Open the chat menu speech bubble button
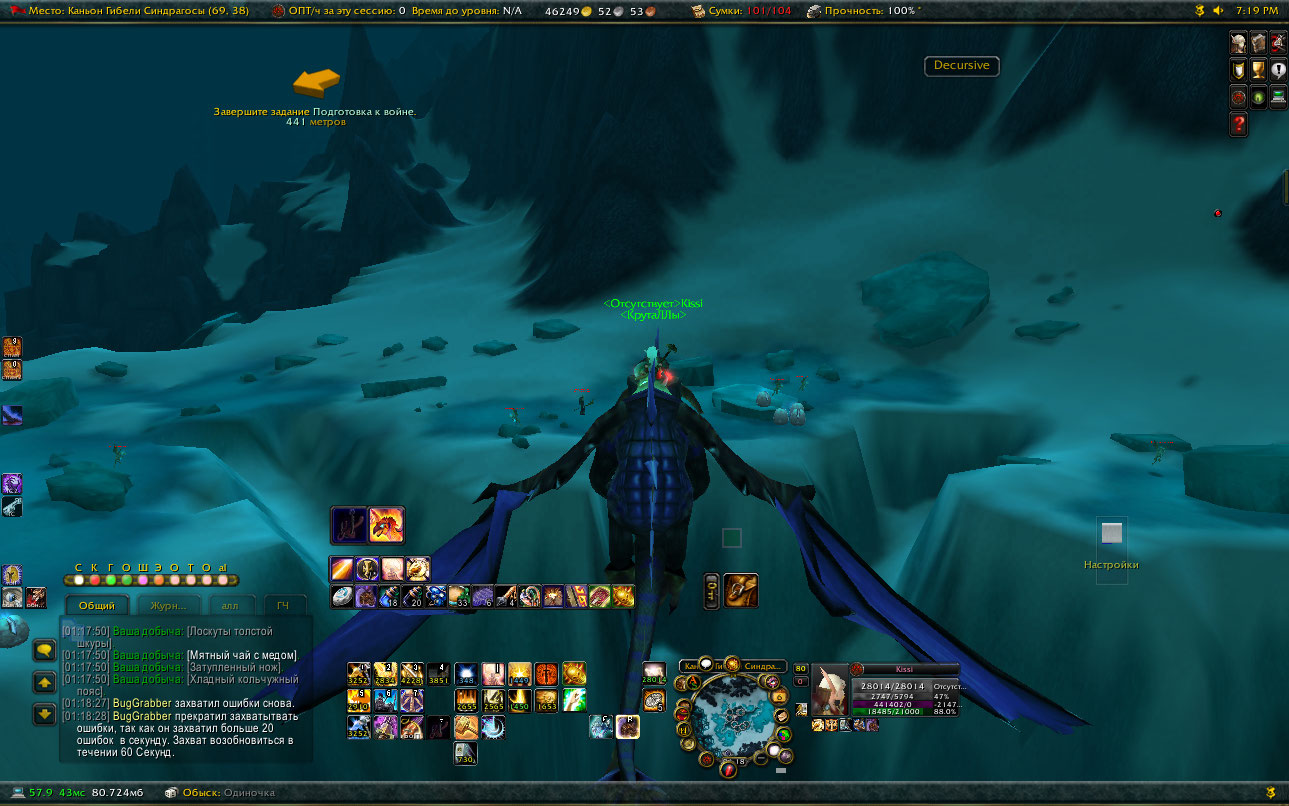The height and width of the screenshot is (806, 1289). [x=44, y=650]
